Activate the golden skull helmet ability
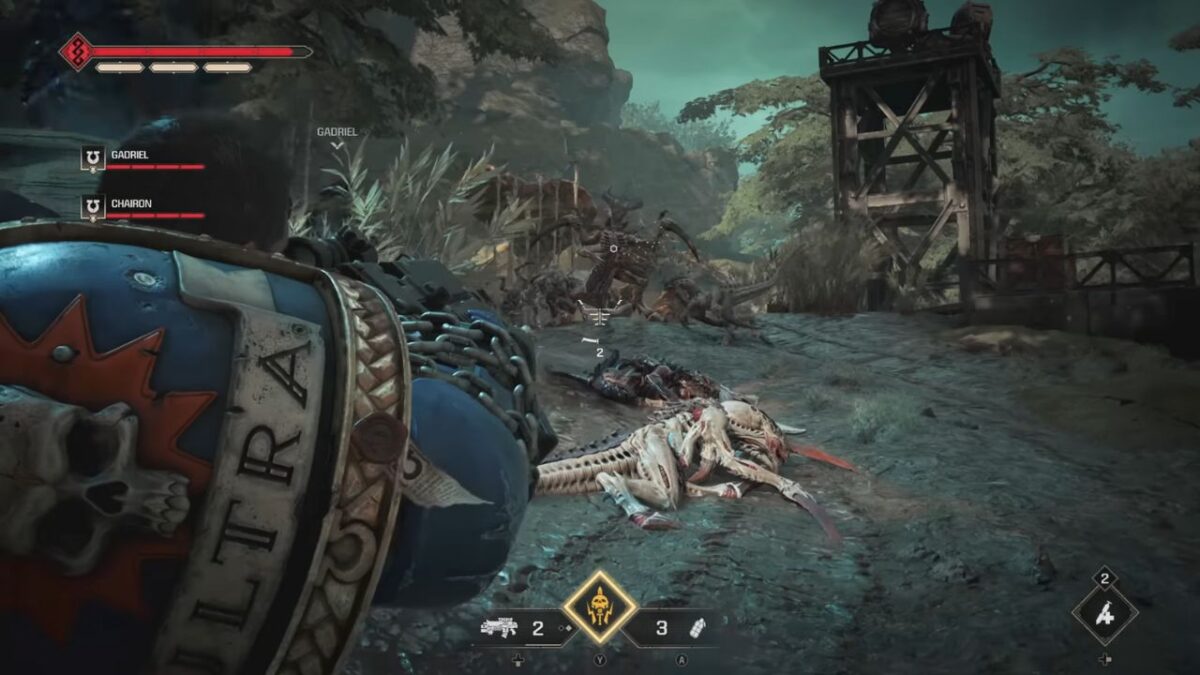Image resolution: width=1200 pixels, height=675 pixels. (599, 607)
